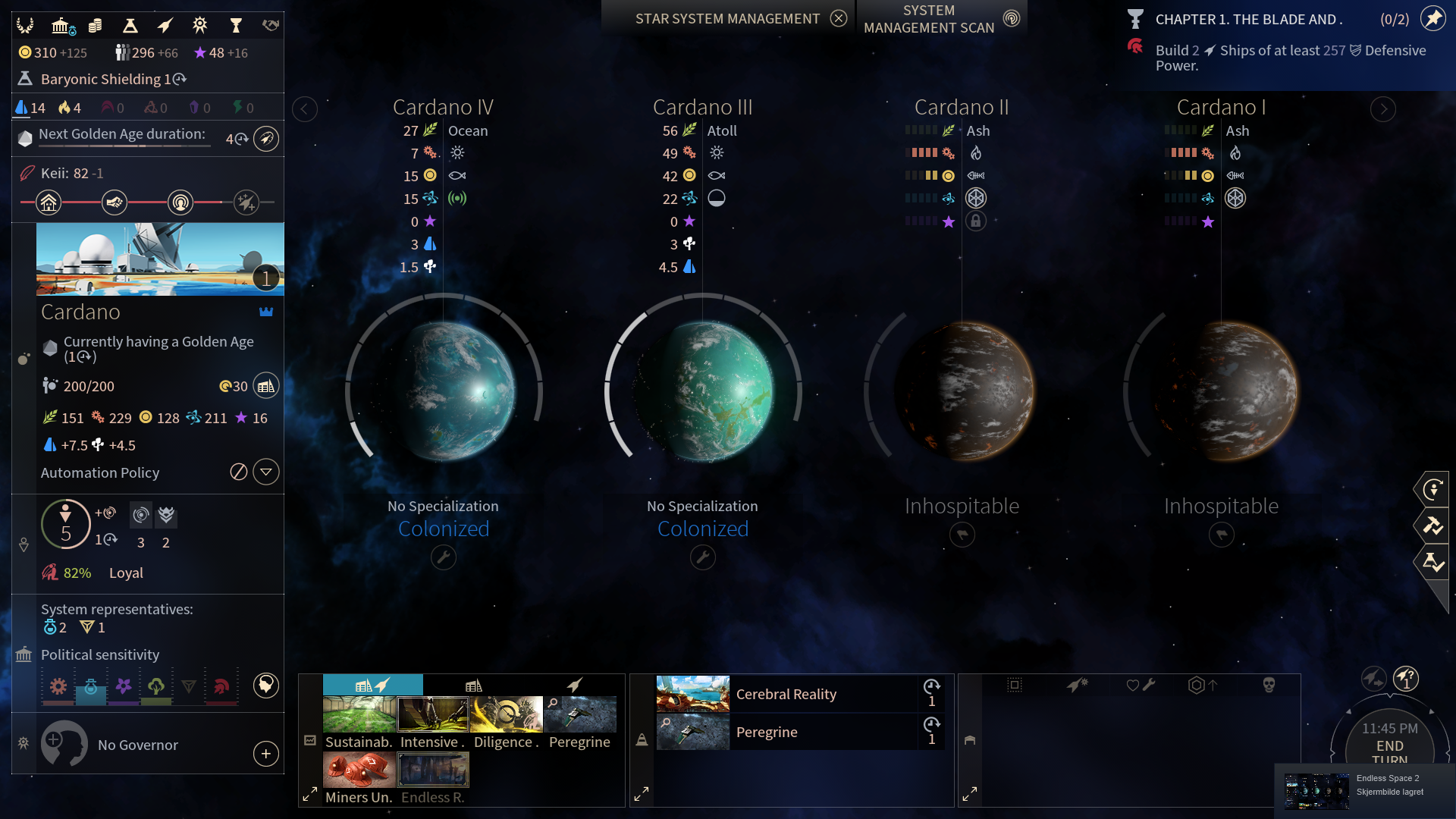Select the Sustainable construction option thumbnail

[359, 714]
